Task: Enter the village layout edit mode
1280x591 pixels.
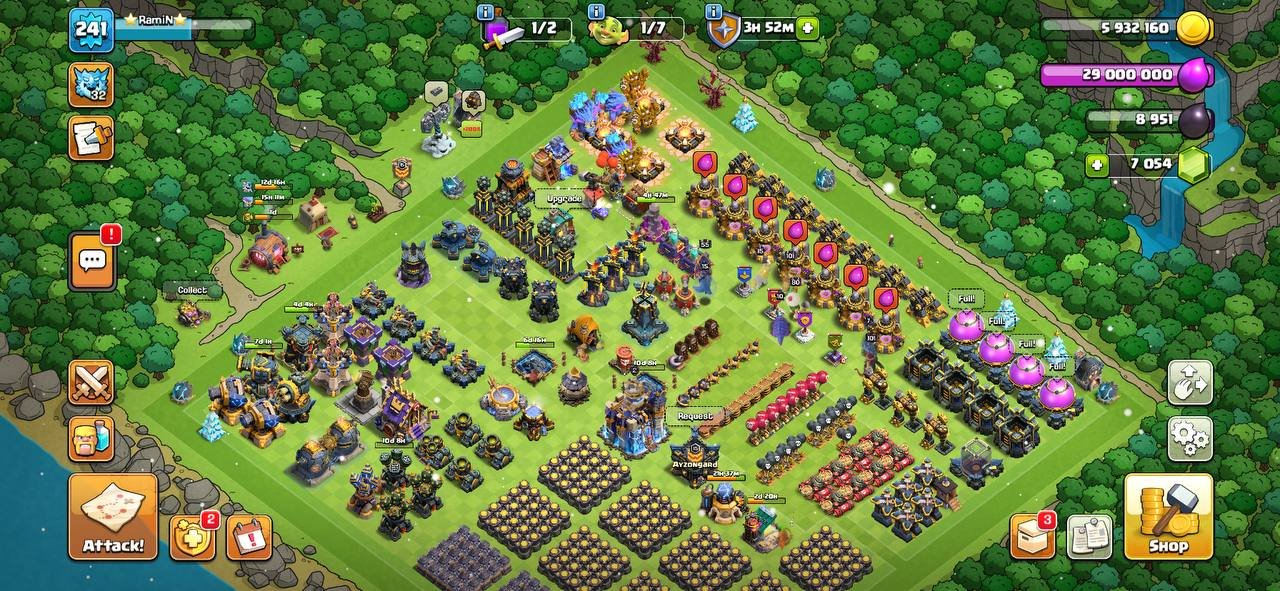Action: tap(1190, 382)
